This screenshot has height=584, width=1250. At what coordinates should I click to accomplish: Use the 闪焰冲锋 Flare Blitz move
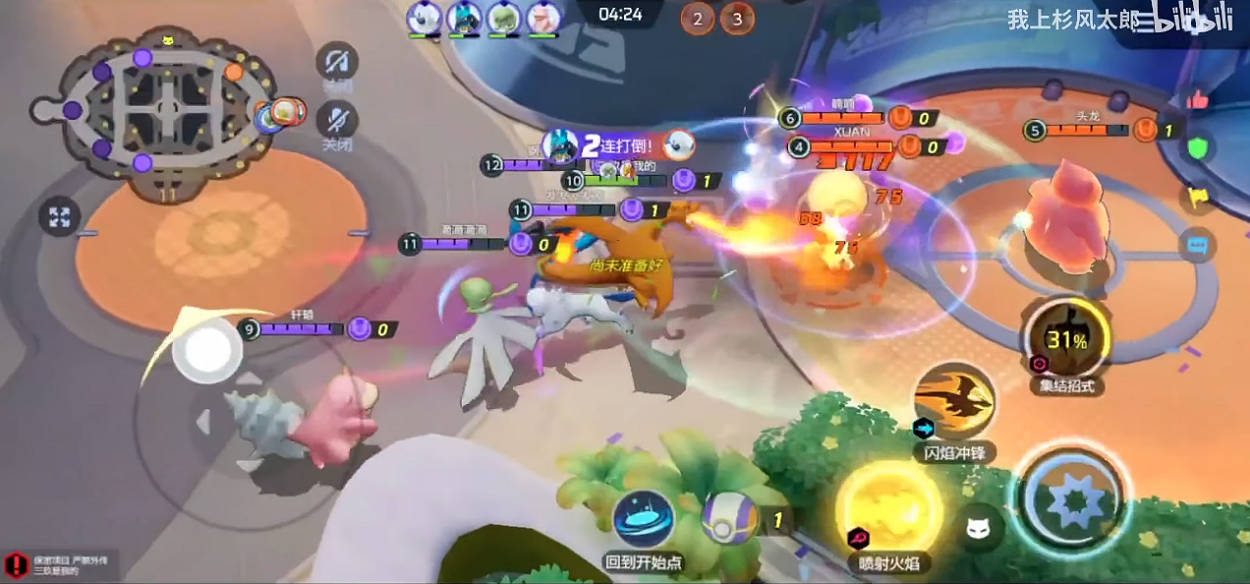click(953, 400)
